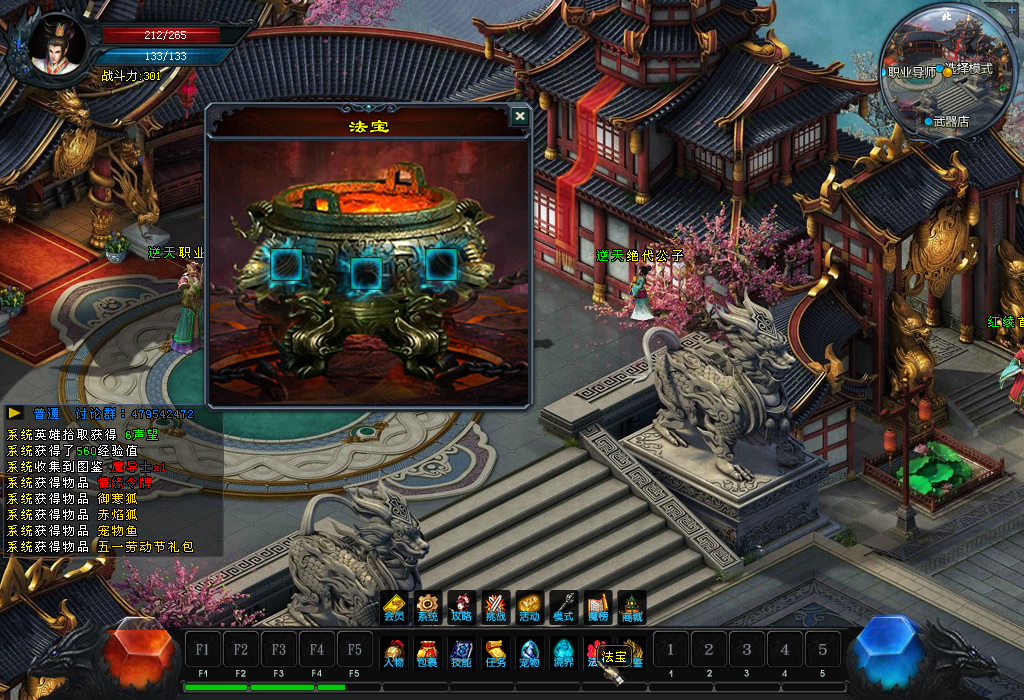Open the 商城 shop
1024x700 pixels.
click(x=631, y=607)
